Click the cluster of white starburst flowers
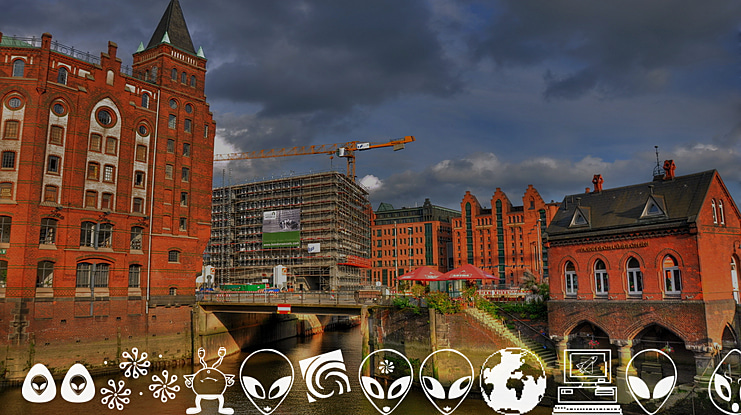This screenshot has height=415, width=741. (140, 379)
